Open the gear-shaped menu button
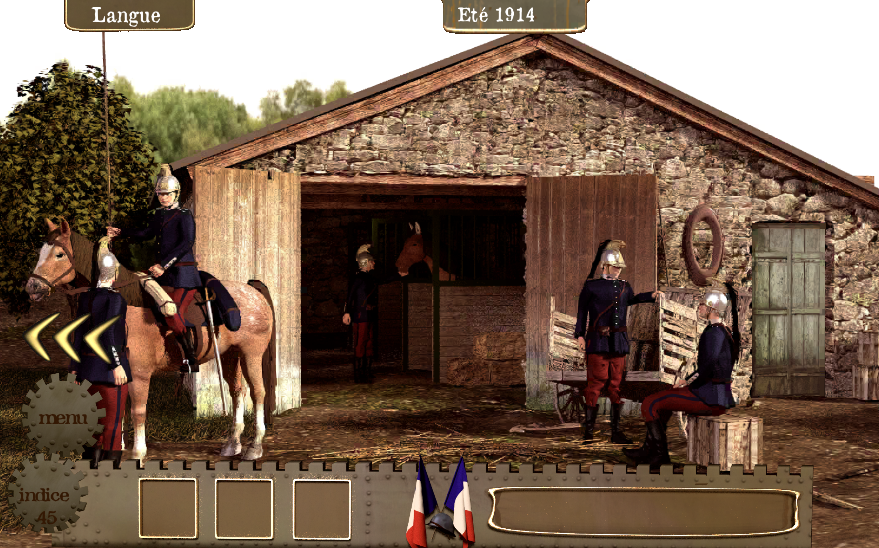The width and height of the screenshot is (879, 548). point(63,416)
